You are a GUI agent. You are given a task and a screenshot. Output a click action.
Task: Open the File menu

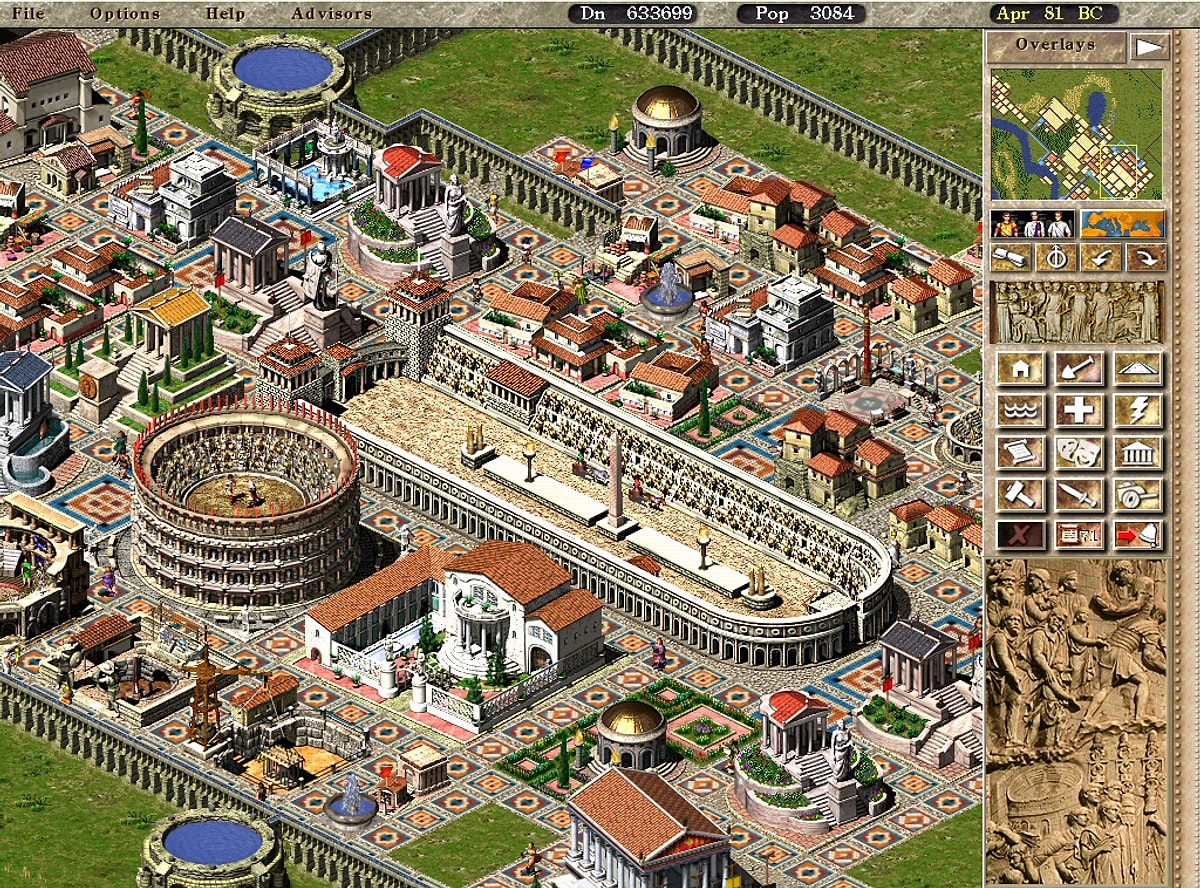pyautogui.click(x=27, y=14)
